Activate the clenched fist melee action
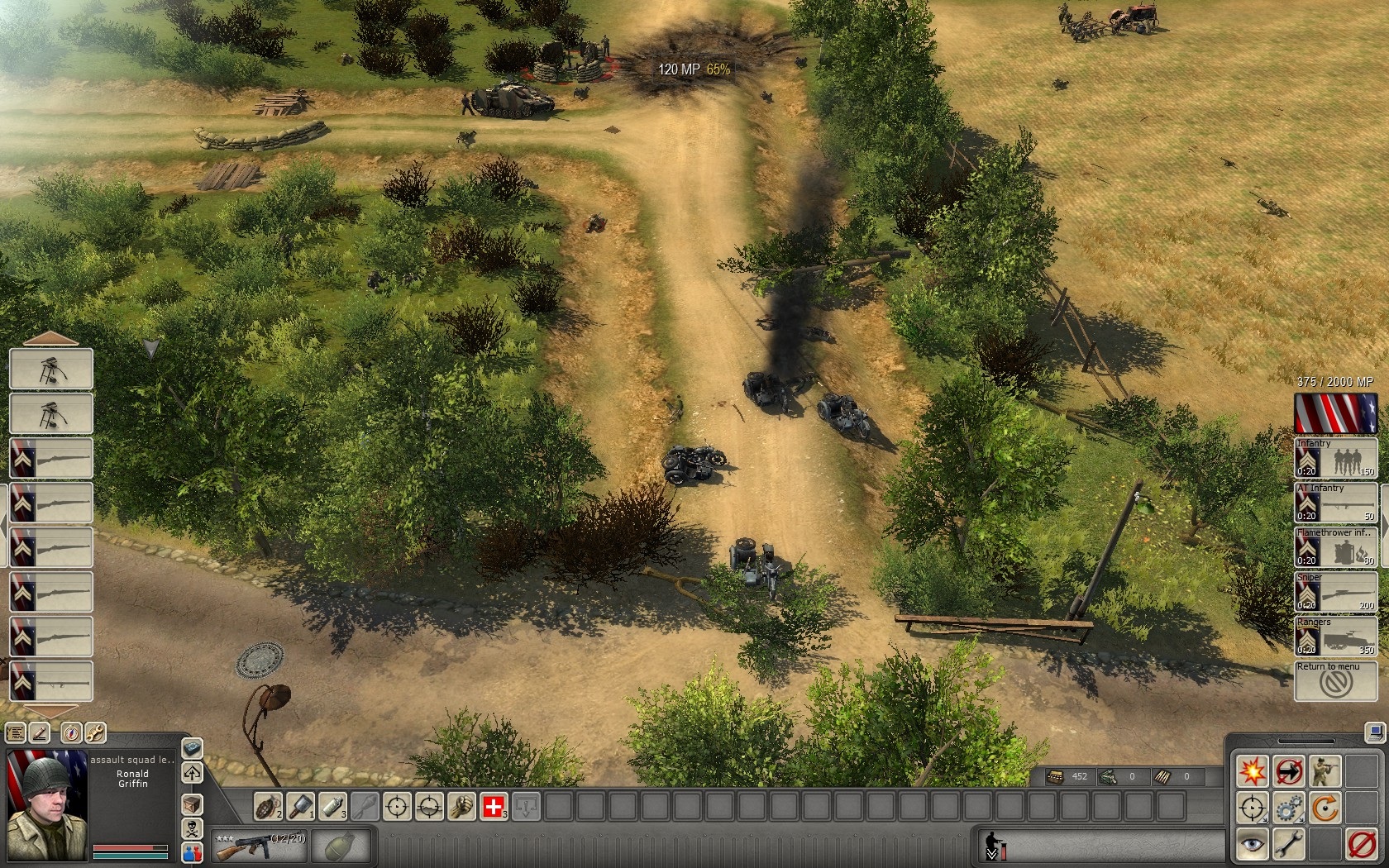Image resolution: width=1389 pixels, height=868 pixels. point(461,806)
